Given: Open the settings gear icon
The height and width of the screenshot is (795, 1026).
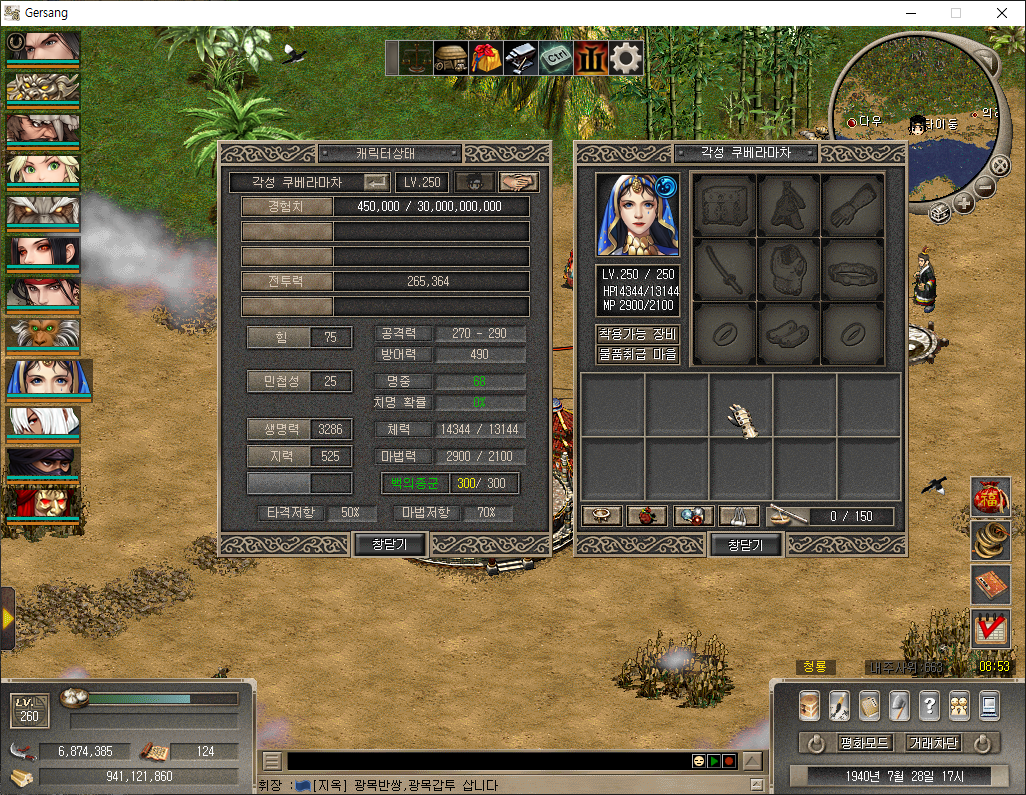Looking at the screenshot, I should pos(626,58).
